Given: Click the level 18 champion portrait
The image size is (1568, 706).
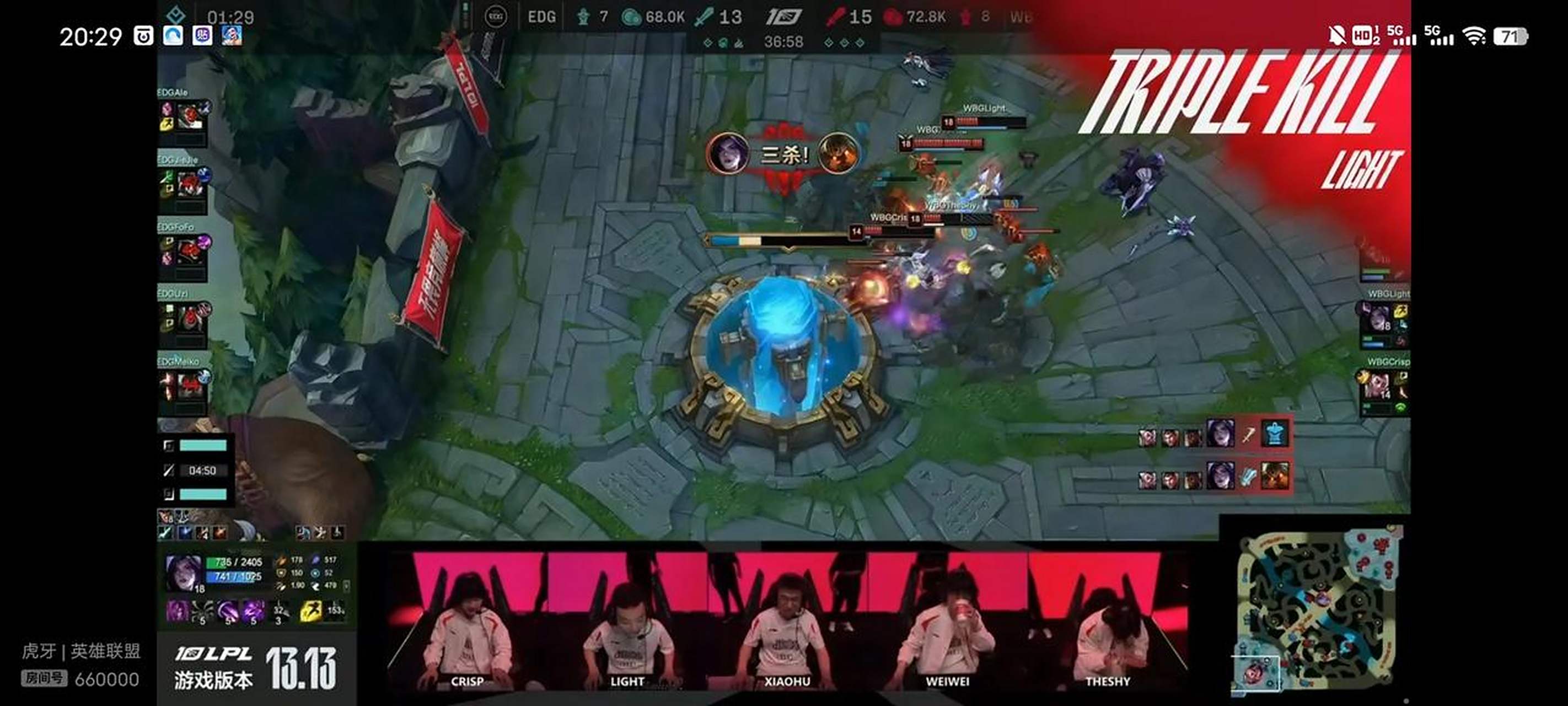Looking at the screenshot, I should click(x=183, y=573).
